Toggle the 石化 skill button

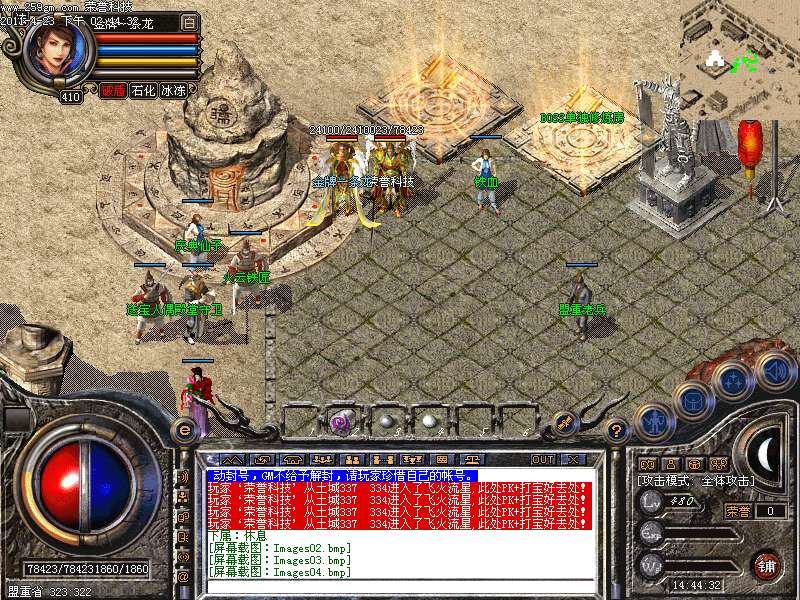click(x=143, y=90)
